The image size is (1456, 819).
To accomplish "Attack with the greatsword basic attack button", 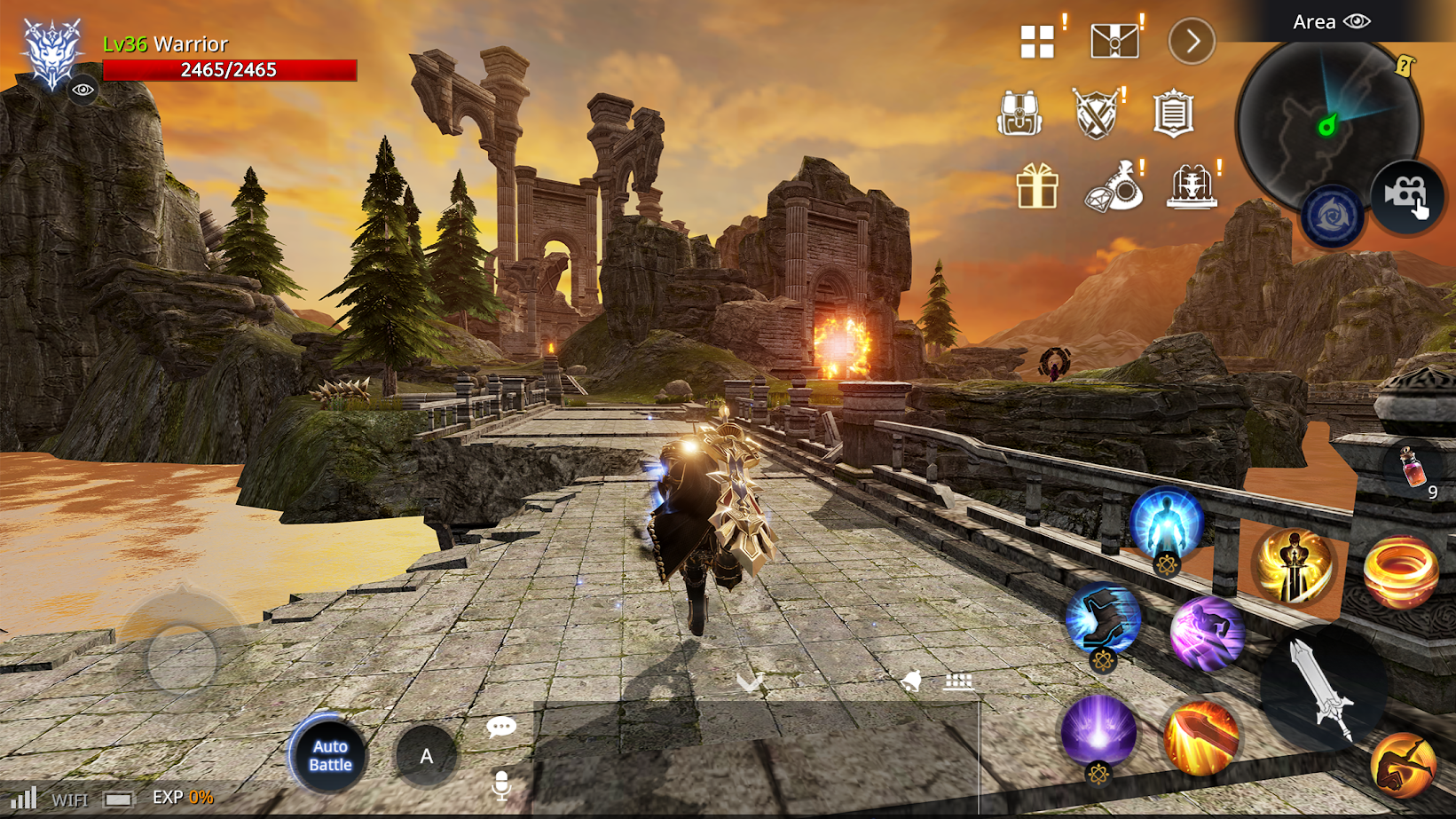I will pos(1323,688).
